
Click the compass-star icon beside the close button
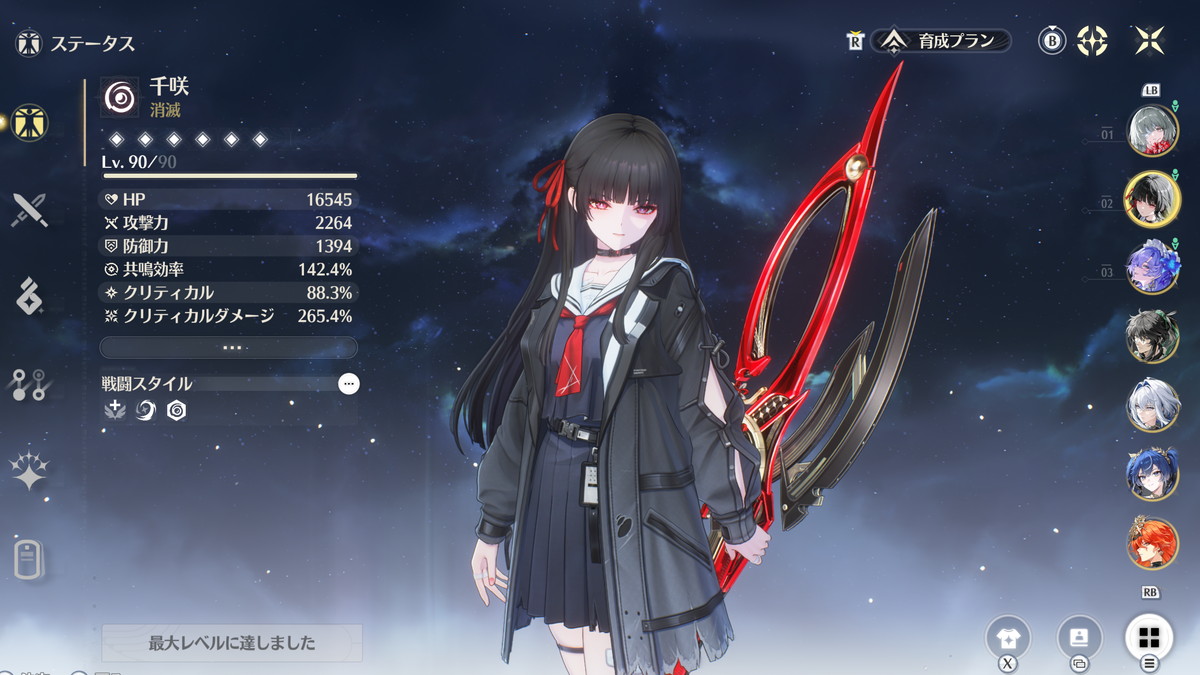pos(1092,41)
